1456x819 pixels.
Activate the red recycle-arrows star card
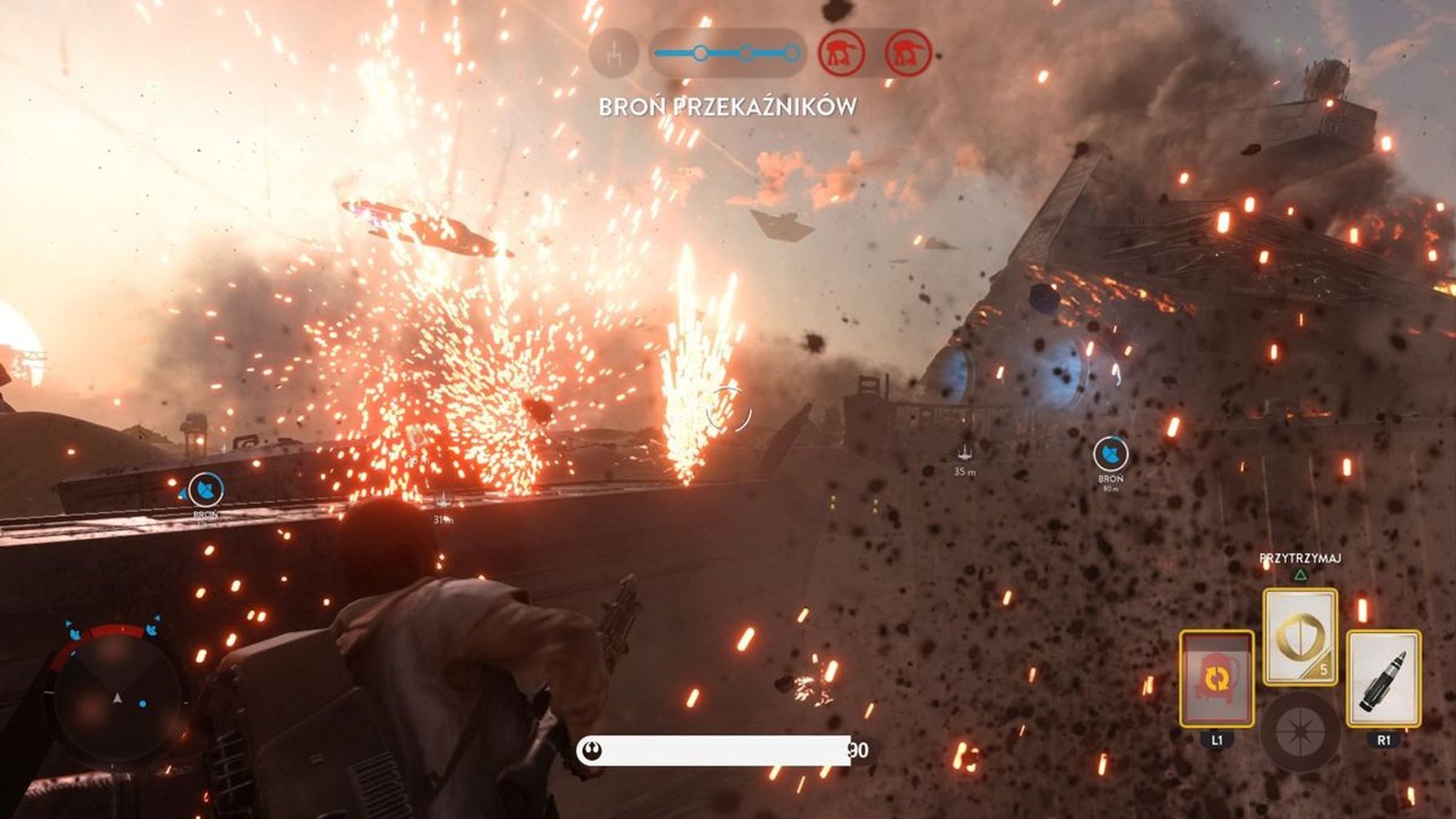(1216, 678)
